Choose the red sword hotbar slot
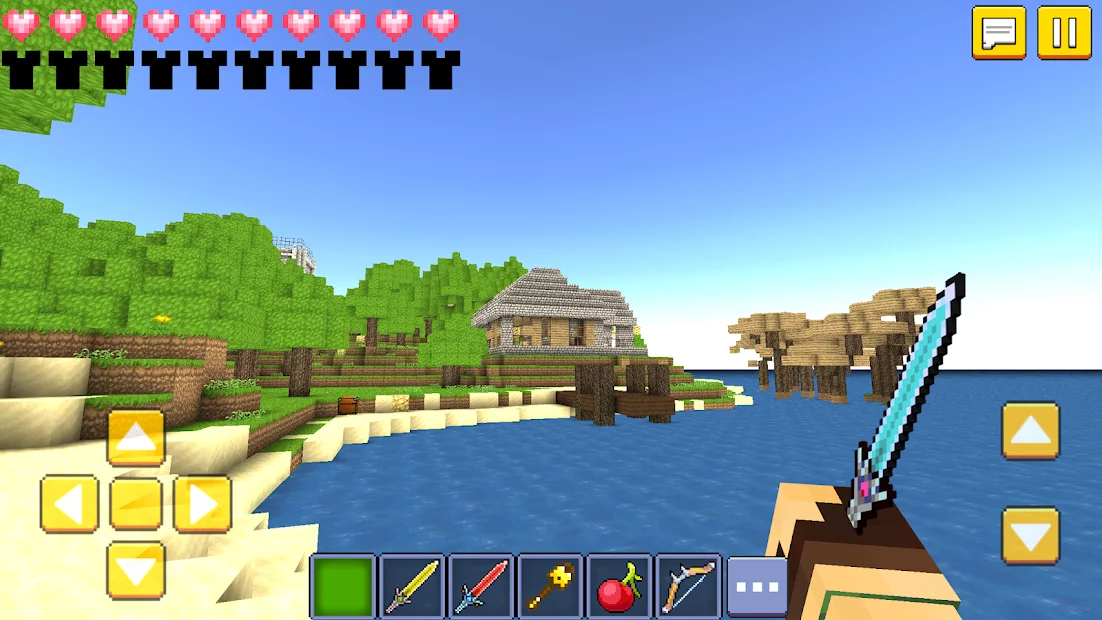The width and height of the screenshot is (1102, 620). pos(481,587)
